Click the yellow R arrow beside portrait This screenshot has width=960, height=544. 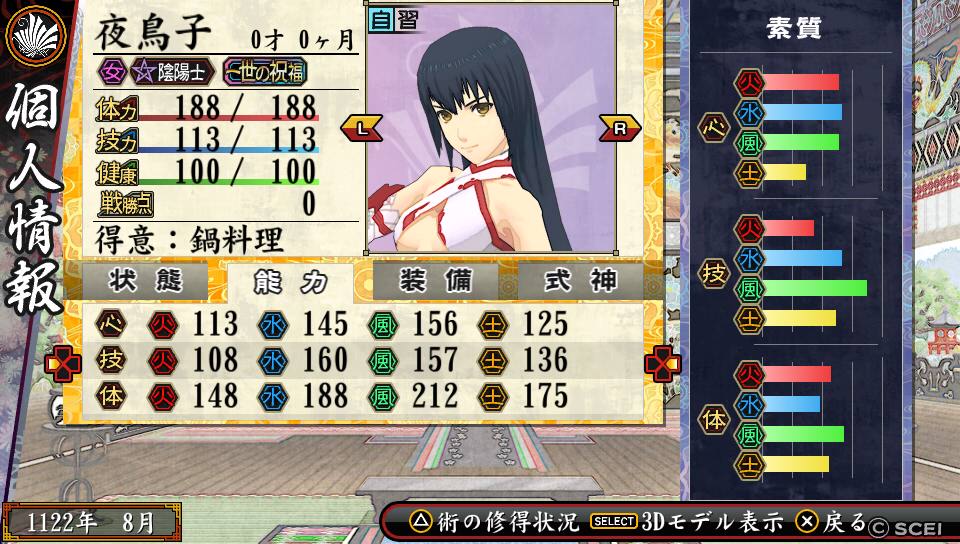[x=620, y=127]
